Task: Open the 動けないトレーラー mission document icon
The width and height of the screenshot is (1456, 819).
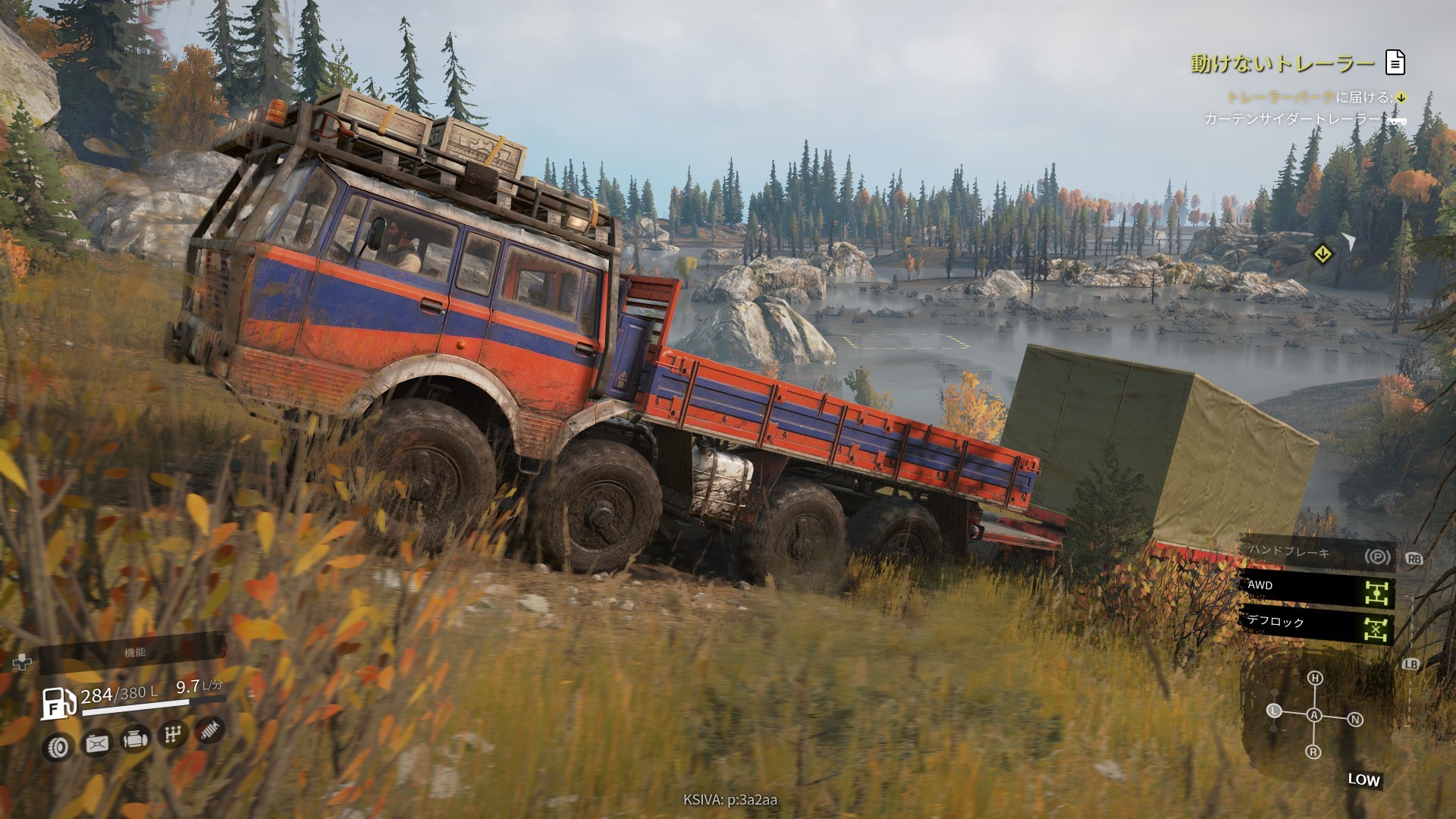Action: point(1395,62)
